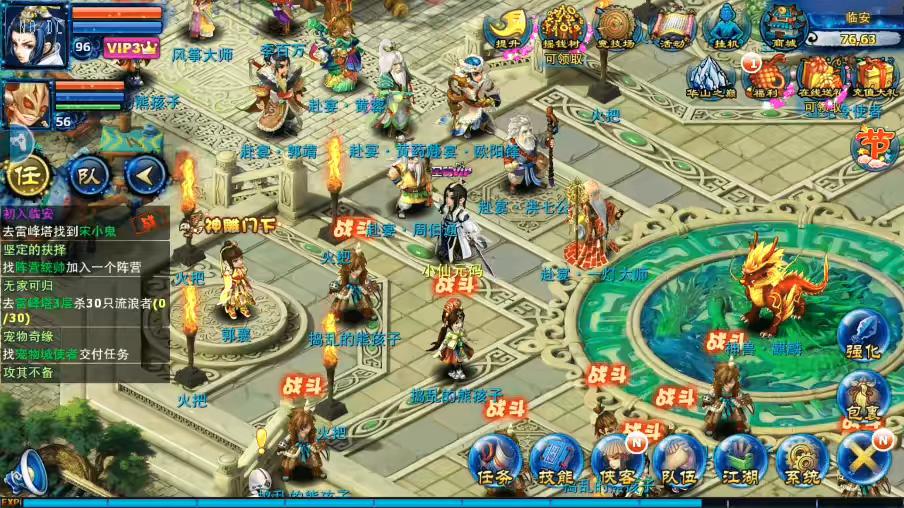Open the 商城 shop
Image resolution: width=904 pixels, height=508 pixels.
(x=782, y=27)
